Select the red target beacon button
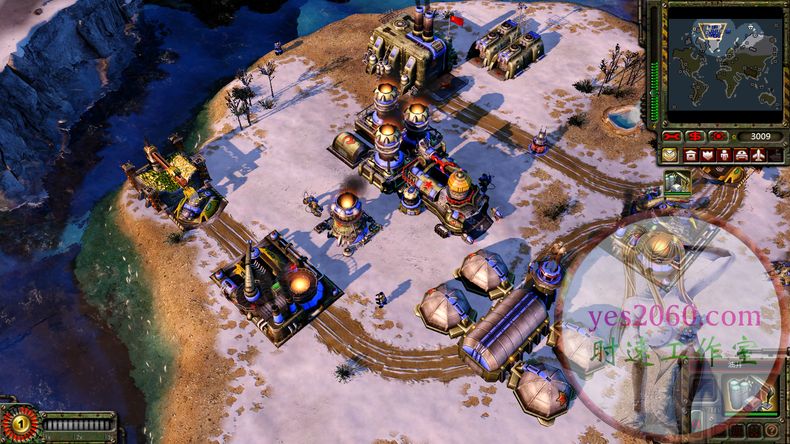 click(718, 136)
